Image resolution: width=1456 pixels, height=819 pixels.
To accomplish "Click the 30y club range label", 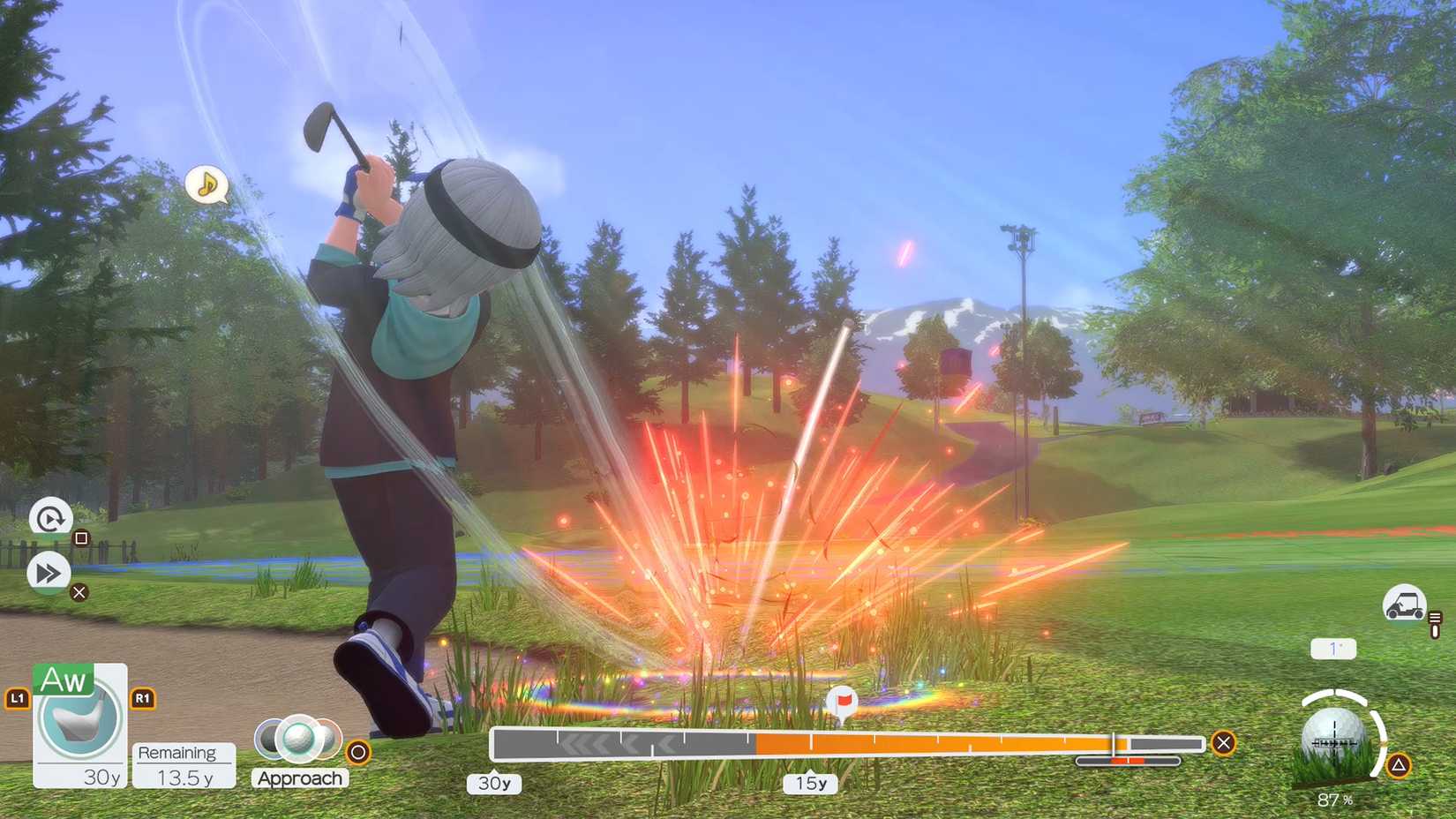I will 495,783.
